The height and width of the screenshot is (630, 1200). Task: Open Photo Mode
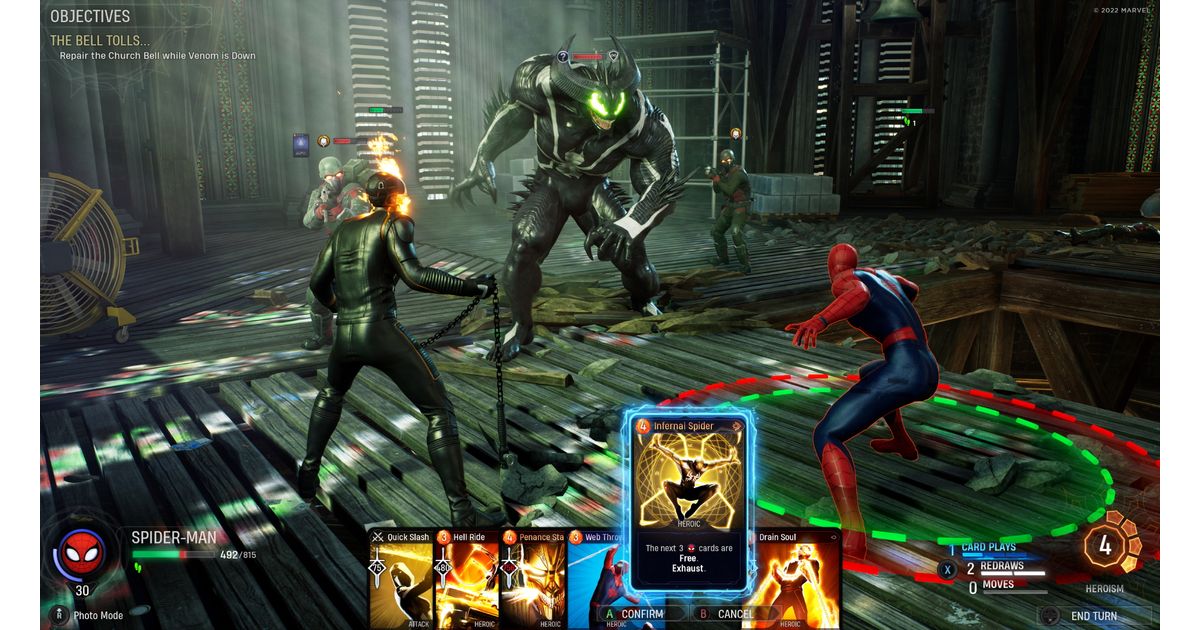pyautogui.click(x=90, y=616)
